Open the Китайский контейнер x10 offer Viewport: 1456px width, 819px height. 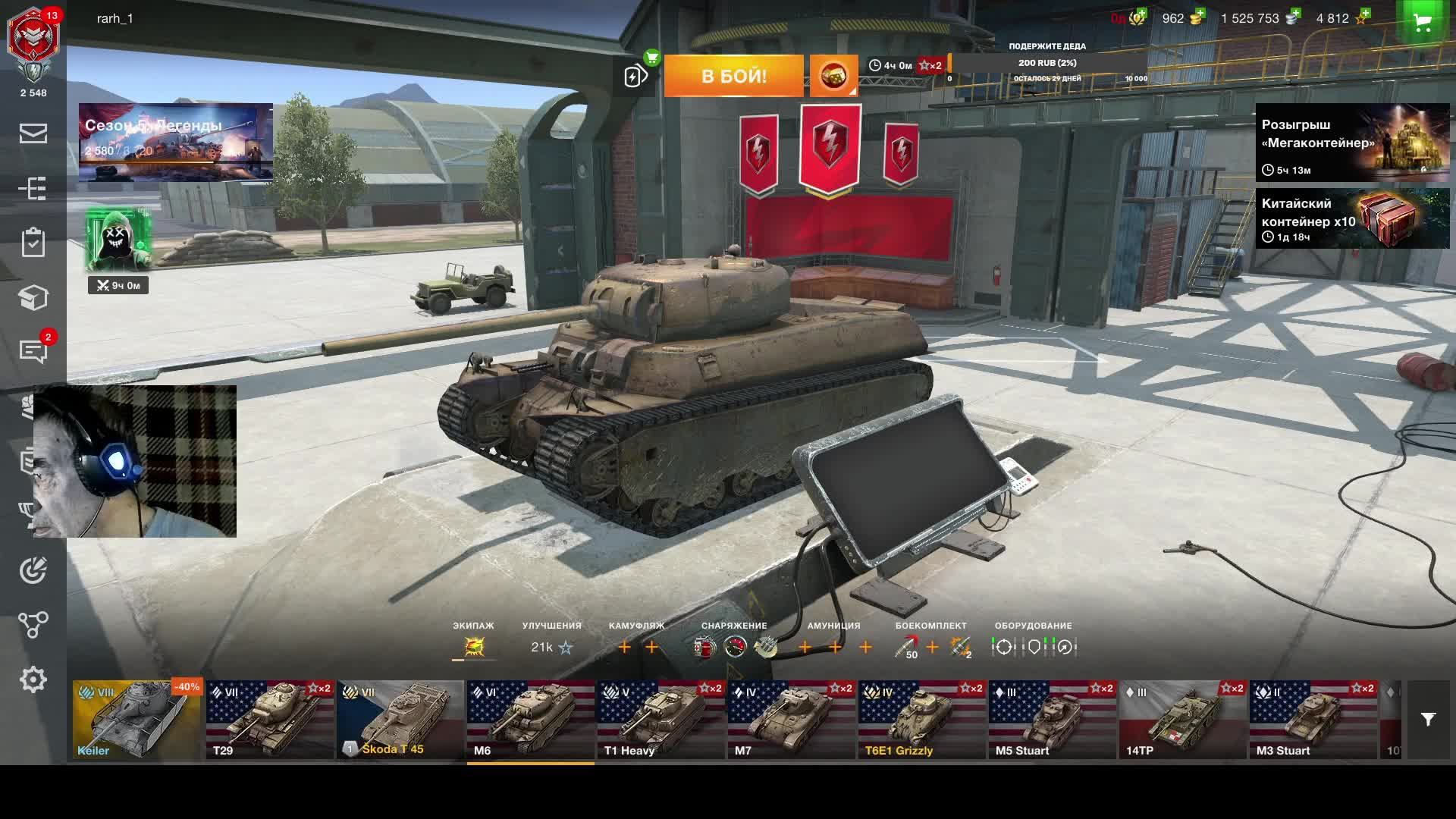[x=1352, y=218]
